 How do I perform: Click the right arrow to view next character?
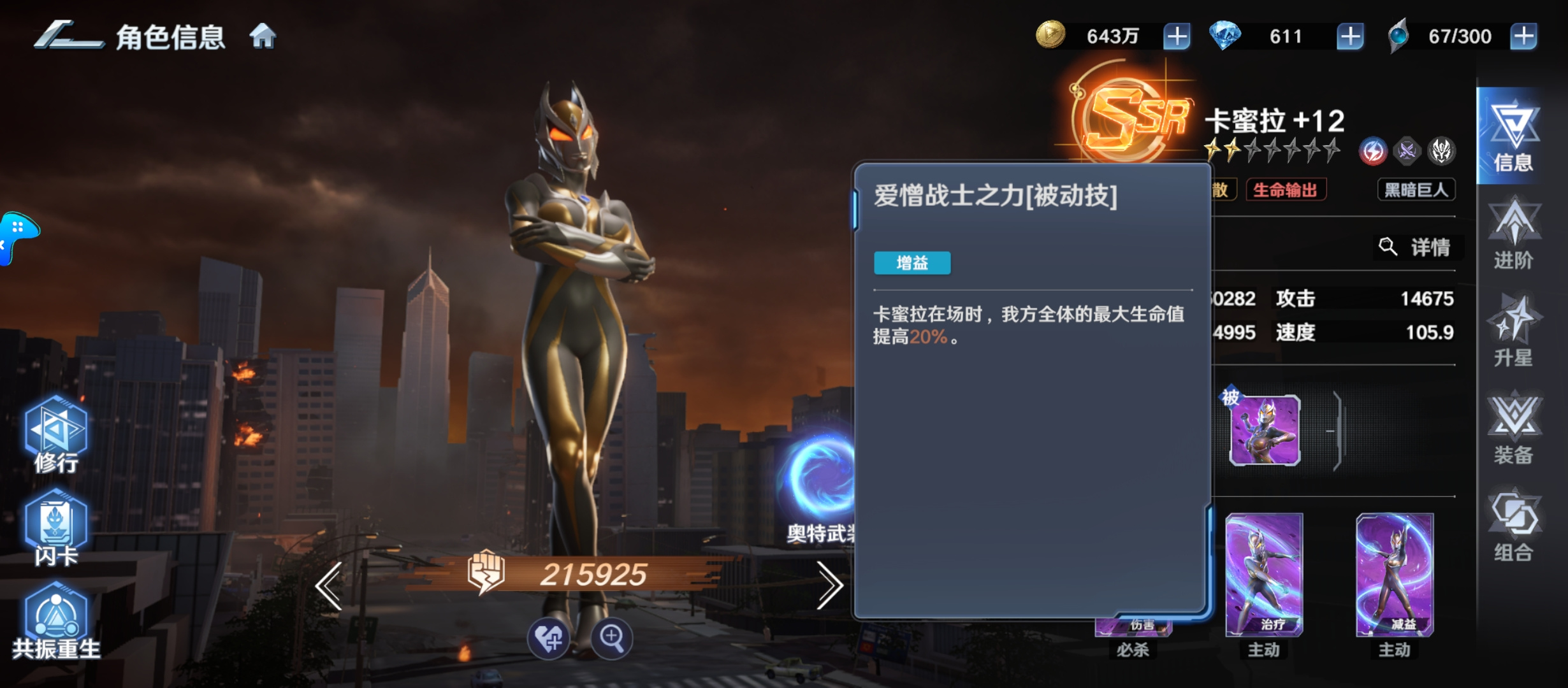coord(830,585)
